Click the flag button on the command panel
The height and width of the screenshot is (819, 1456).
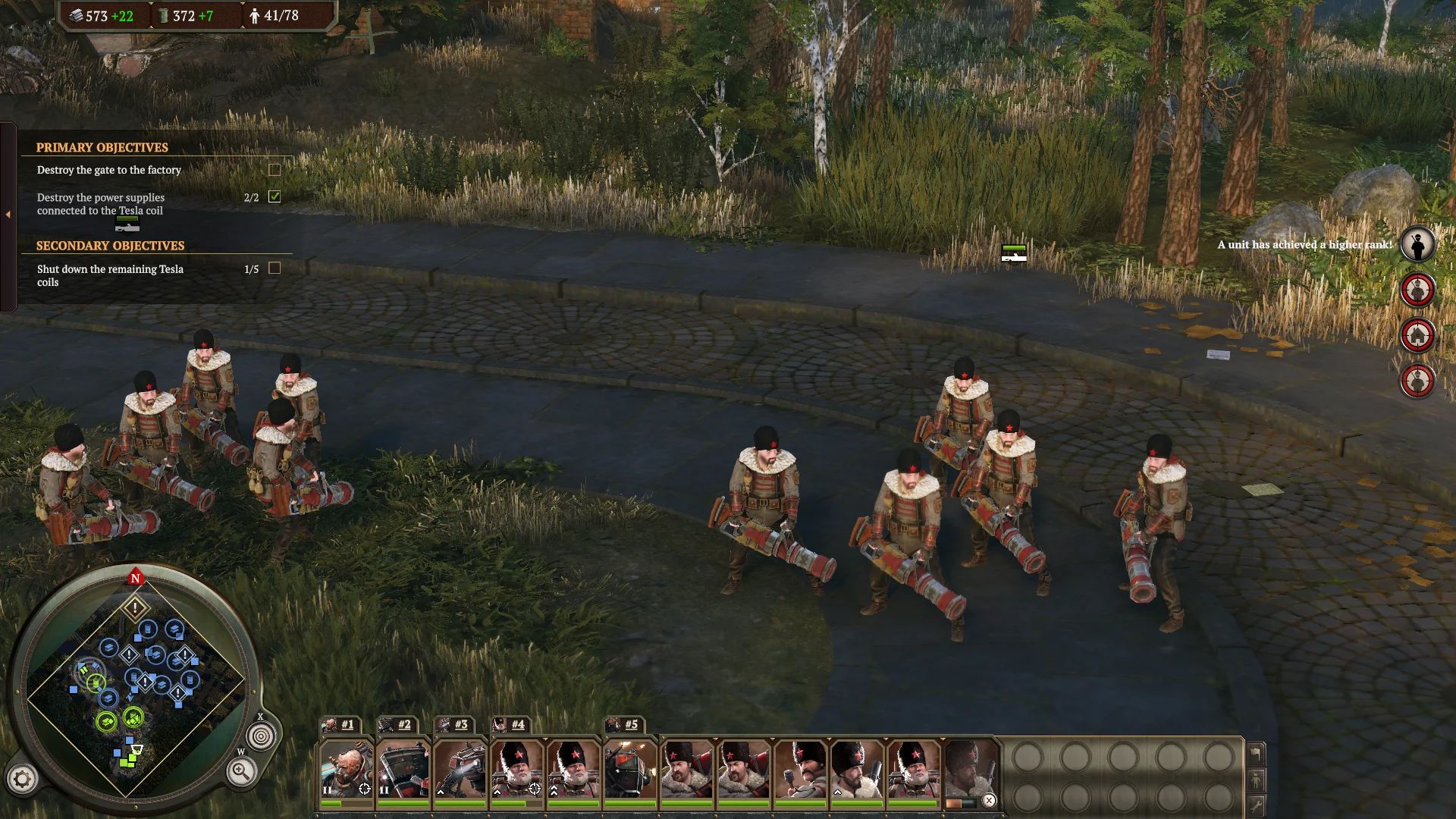pos(1256,753)
